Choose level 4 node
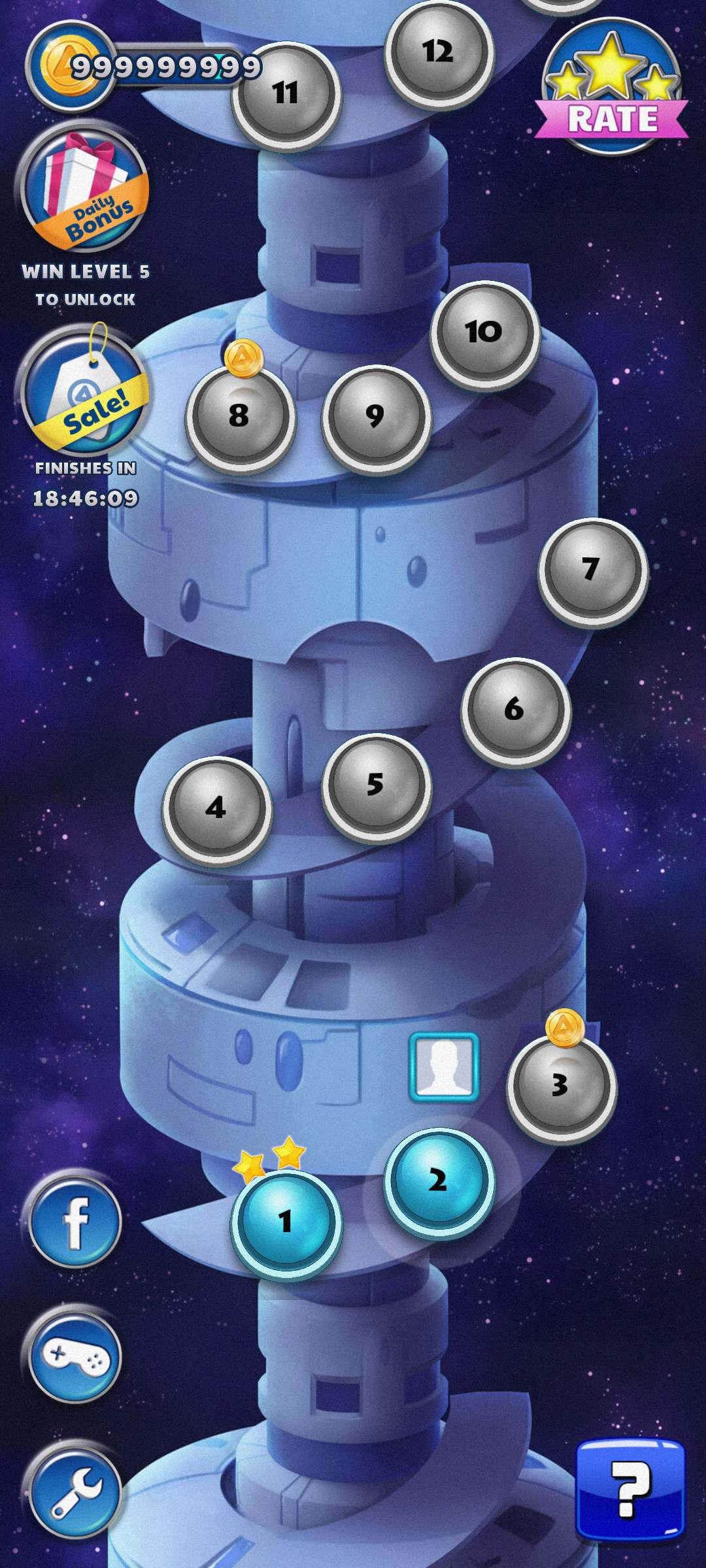The height and width of the screenshot is (1568, 706). pos(216,809)
